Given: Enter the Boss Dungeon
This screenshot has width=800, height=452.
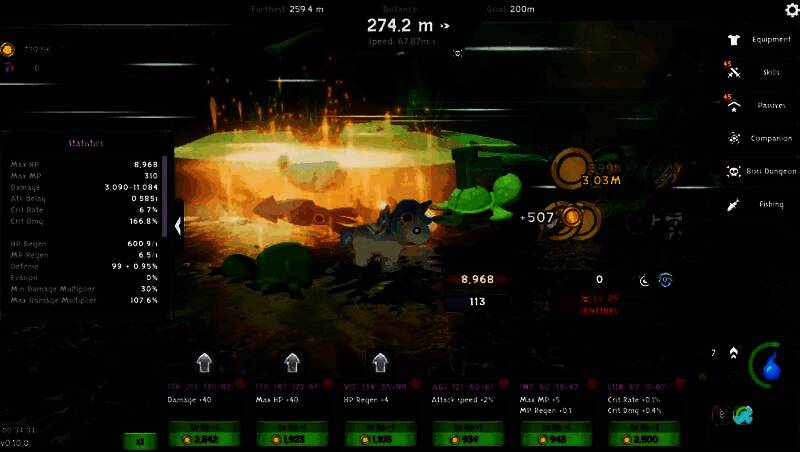Looking at the screenshot, I should click(760, 171).
